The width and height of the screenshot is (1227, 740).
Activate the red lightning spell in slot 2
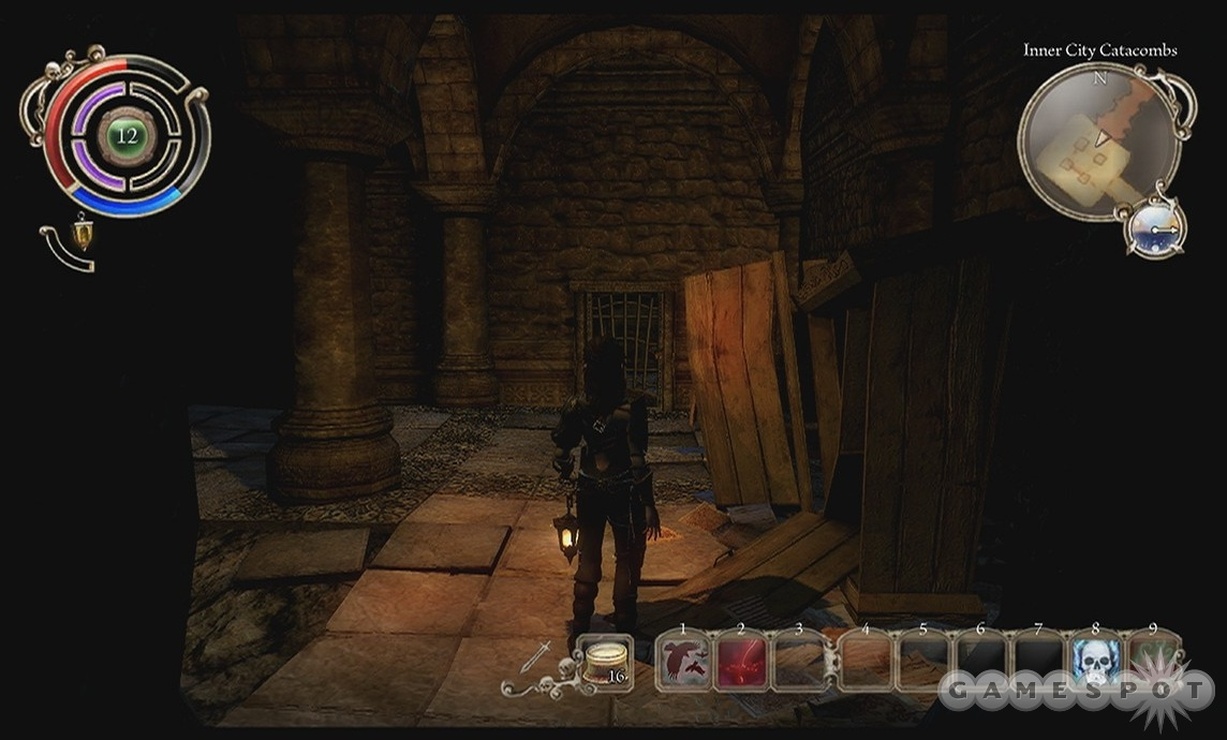pos(741,663)
